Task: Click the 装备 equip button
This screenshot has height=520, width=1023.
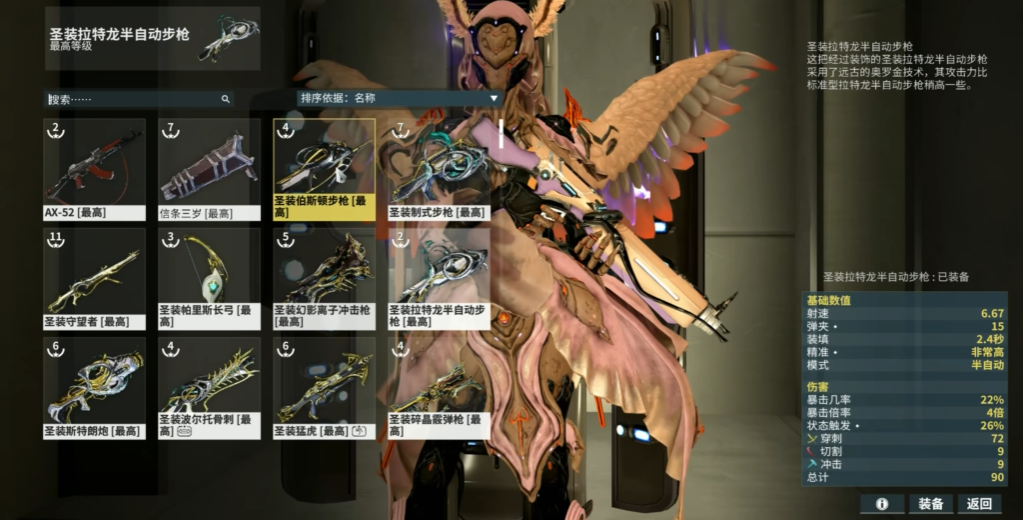Action: click(931, 504)
